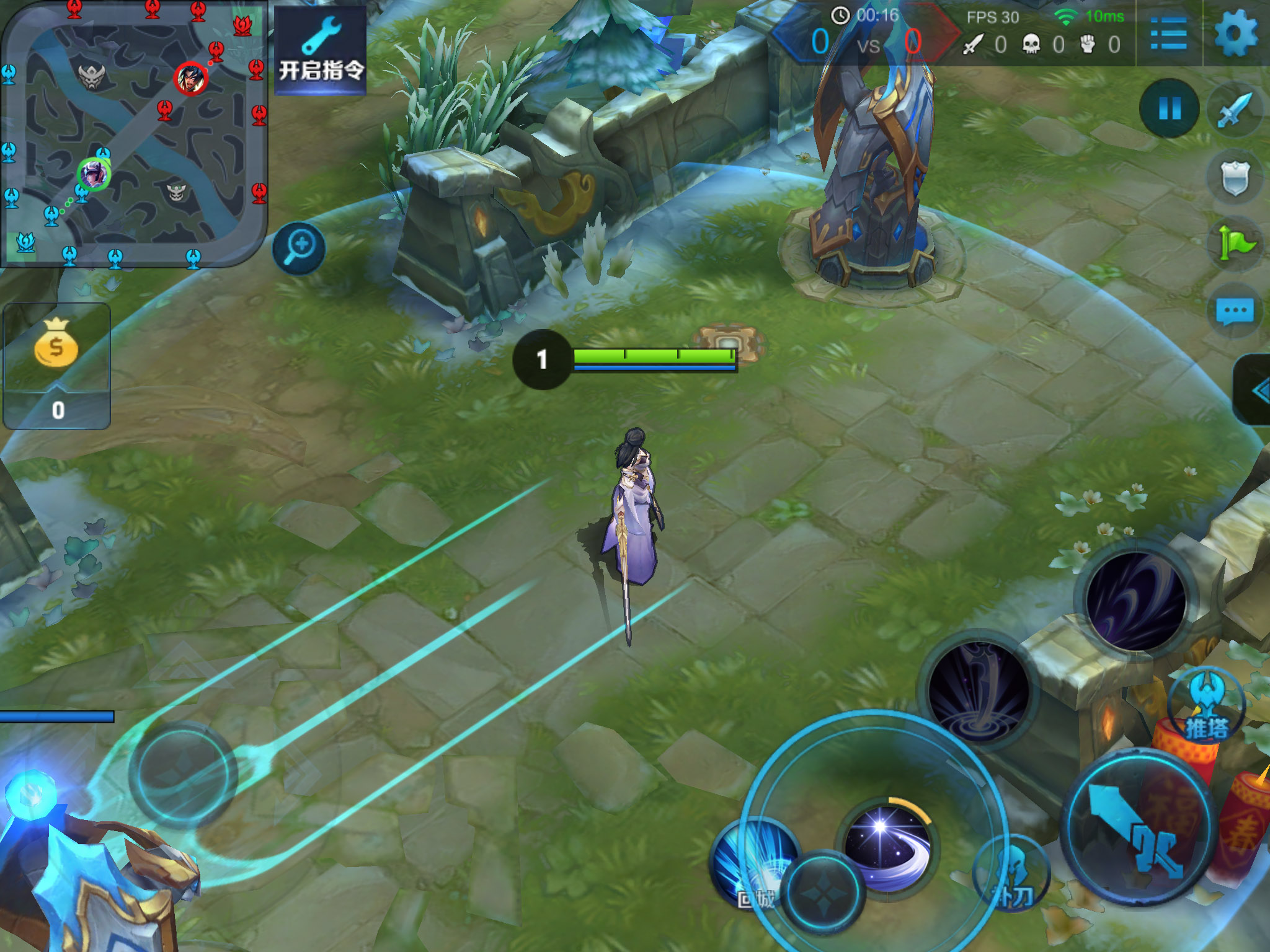Tap the magnifier zoom button beside the minimap
This screenshot has width=1270, height=952.
pyautogui.click(x=300, y=248)
